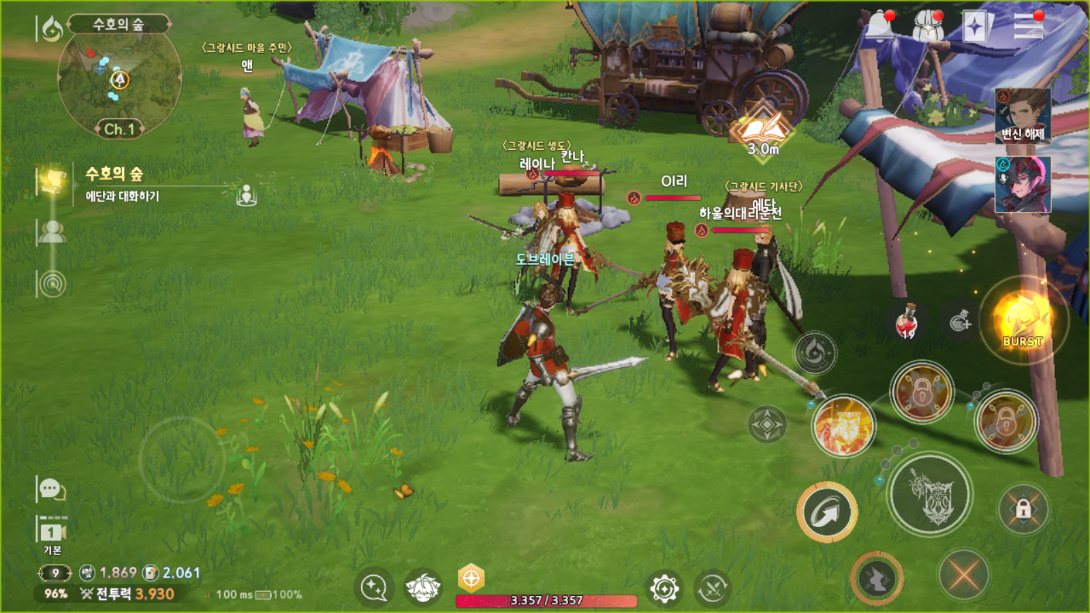Tap the crossed swords auto-battle icon
This screenshot has height=613, width=1090.
point(713,587)
